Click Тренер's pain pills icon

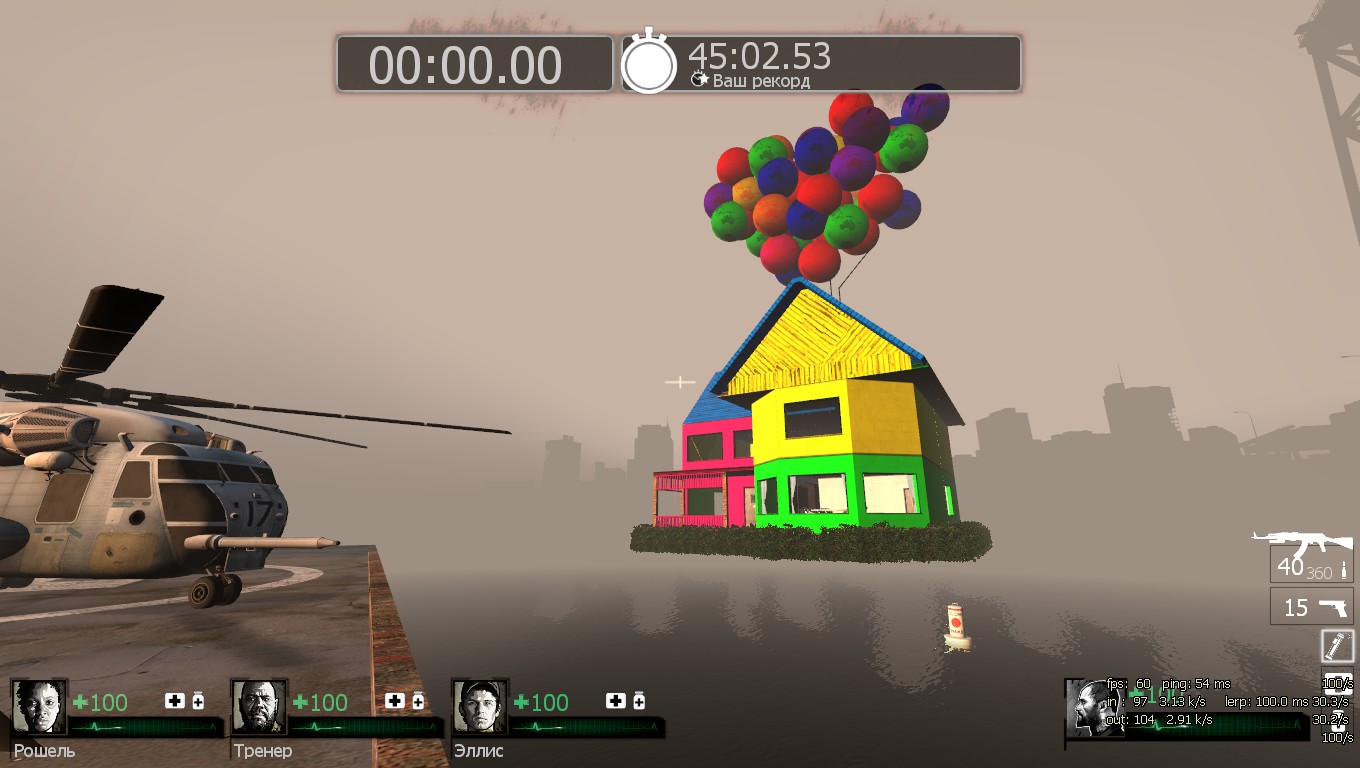point(418,701)
